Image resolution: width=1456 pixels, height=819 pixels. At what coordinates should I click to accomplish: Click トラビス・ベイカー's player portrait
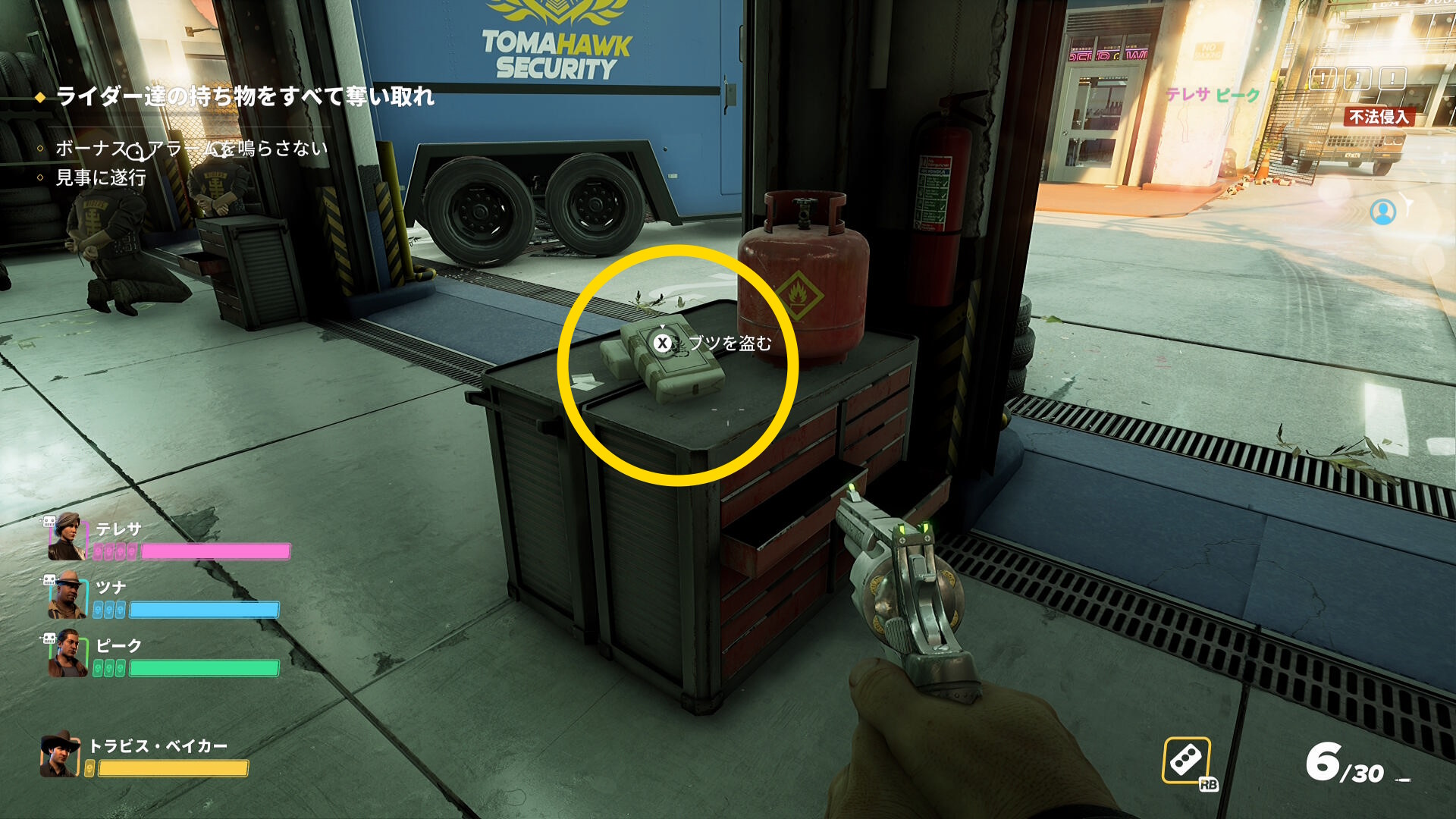coord(60,755)
